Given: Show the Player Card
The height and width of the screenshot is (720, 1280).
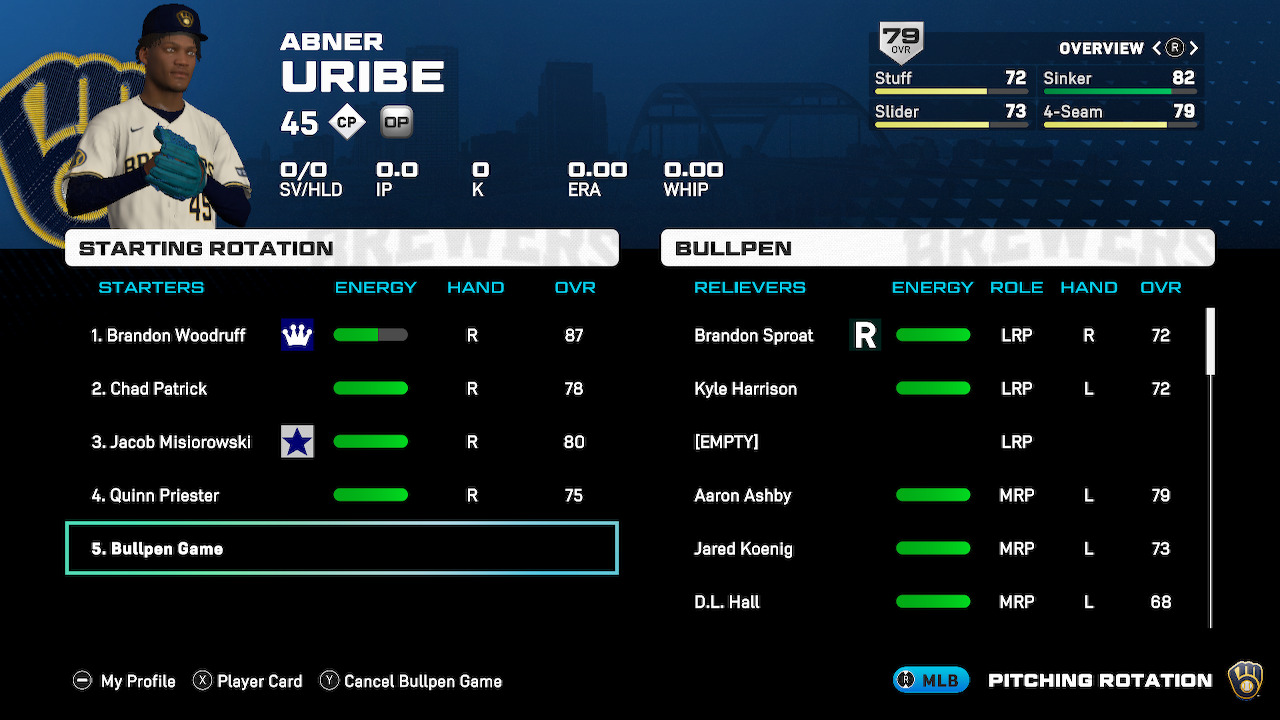Looking at the screenshot, I should pos(247,681).
